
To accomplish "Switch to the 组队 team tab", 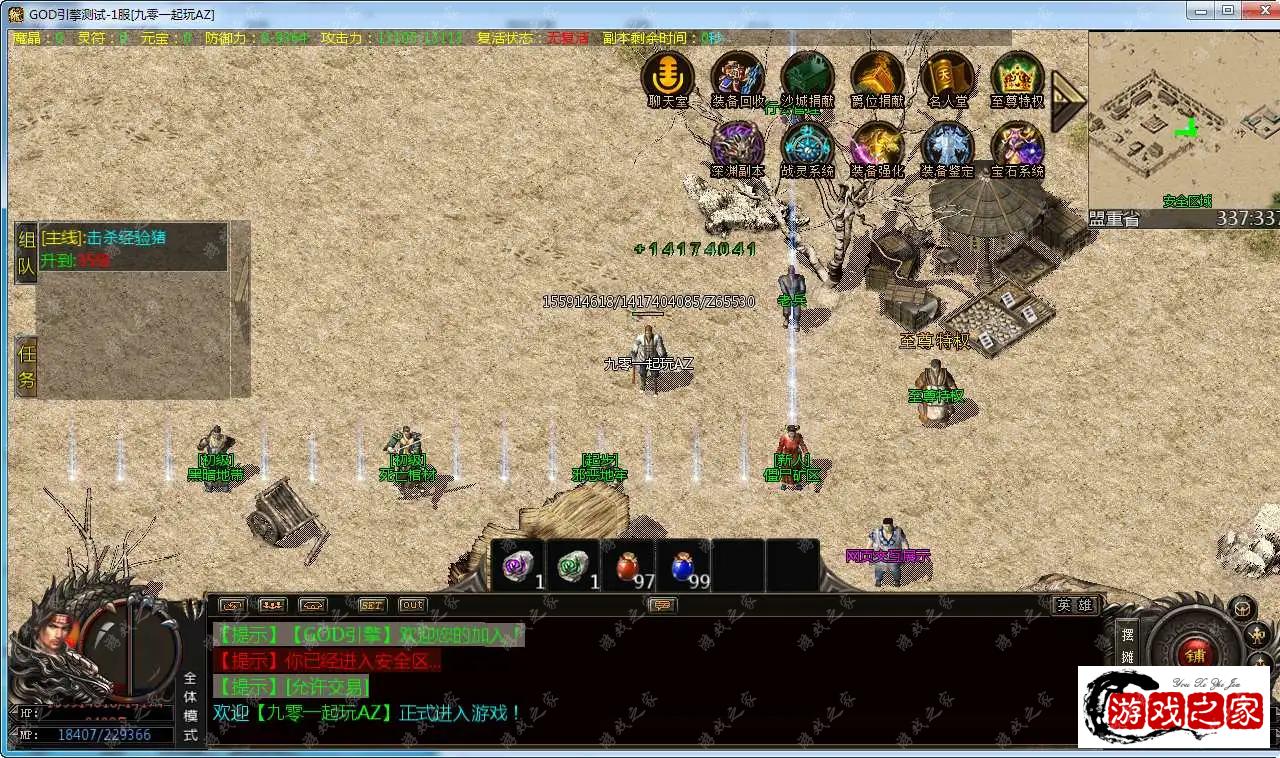I will (26, 253).
